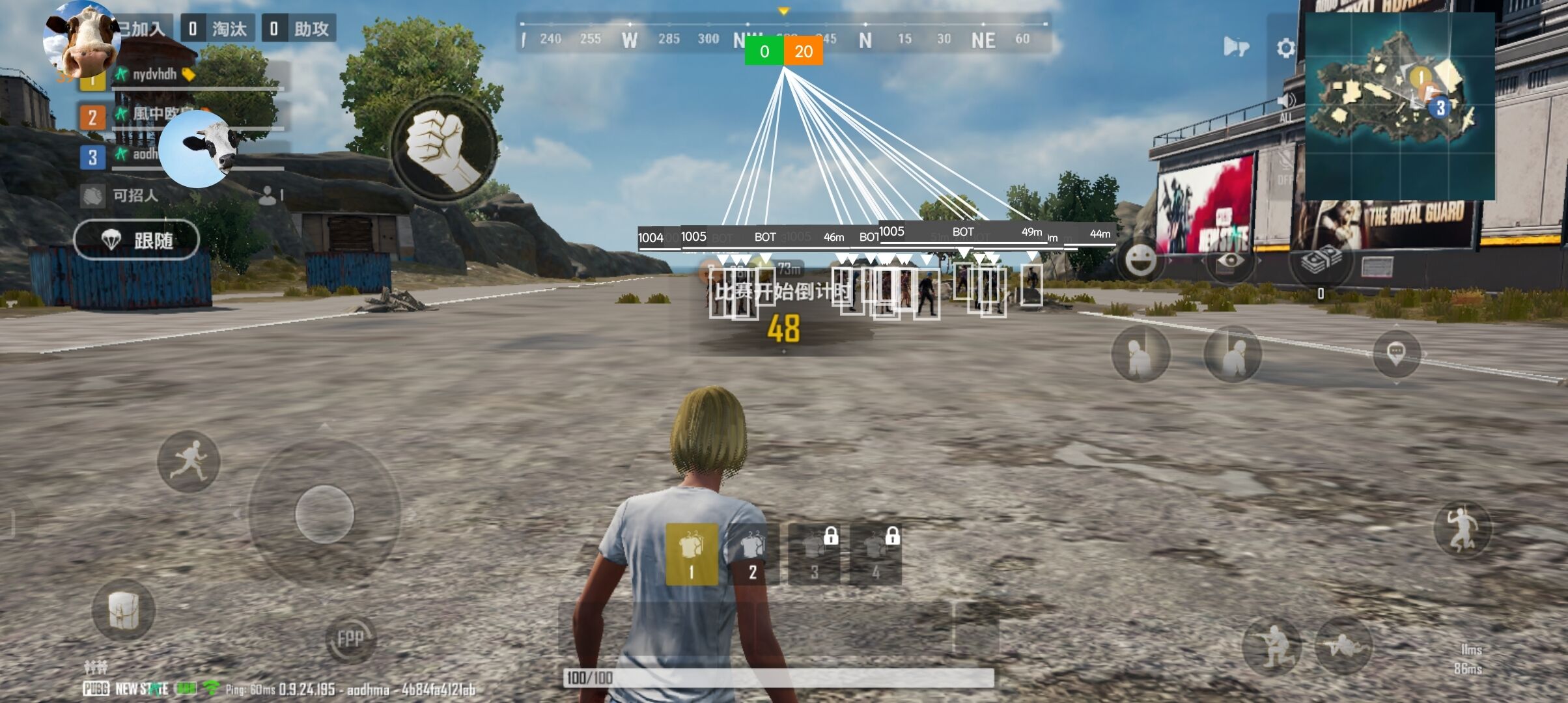Screen dimensions: 1568x703
Task: Go prone using the lying soldier button
Action: coord(1343,644)
